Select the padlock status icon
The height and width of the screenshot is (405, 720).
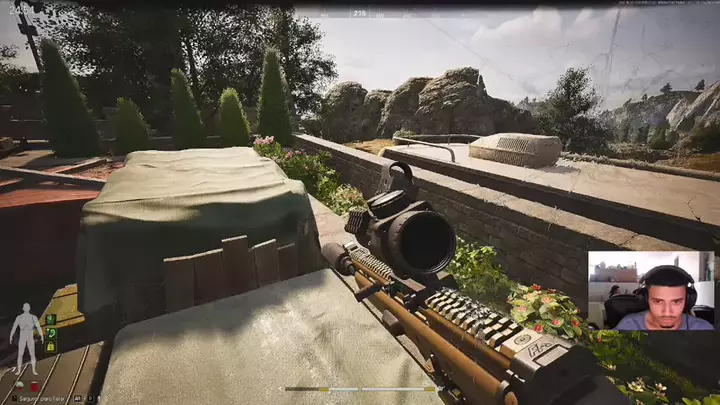[x=51, y=347]
